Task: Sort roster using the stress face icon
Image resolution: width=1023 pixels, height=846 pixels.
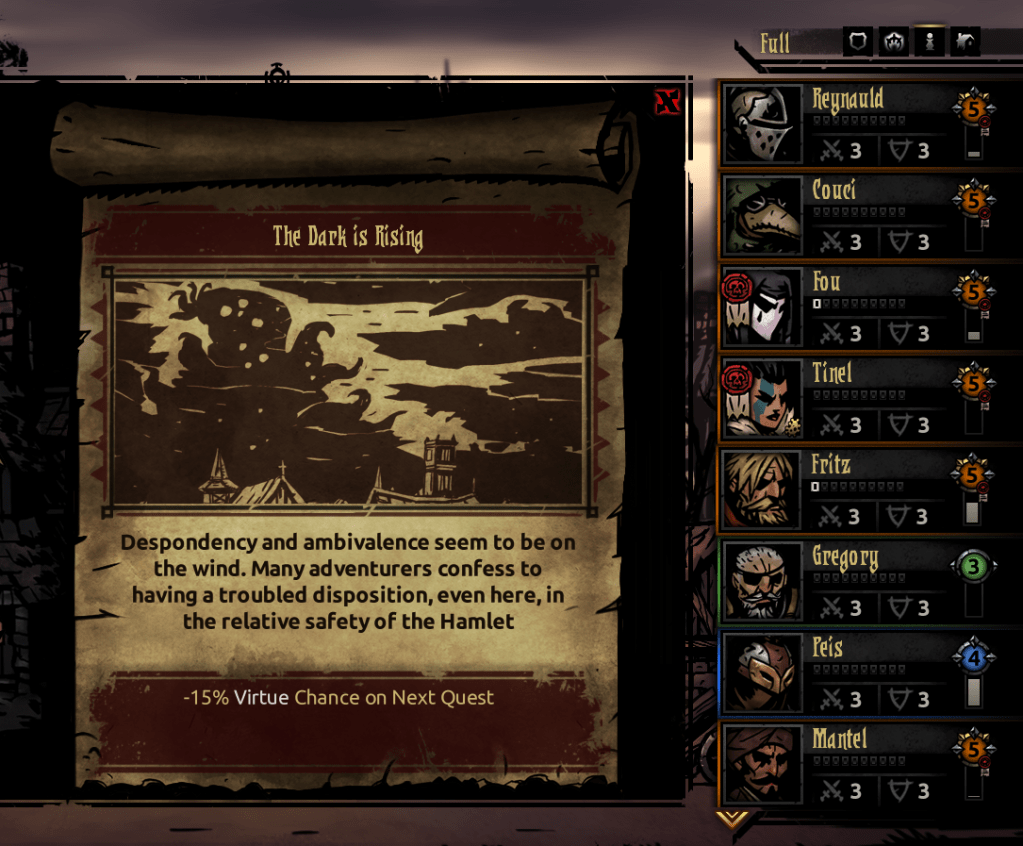Action: point(893,42)
